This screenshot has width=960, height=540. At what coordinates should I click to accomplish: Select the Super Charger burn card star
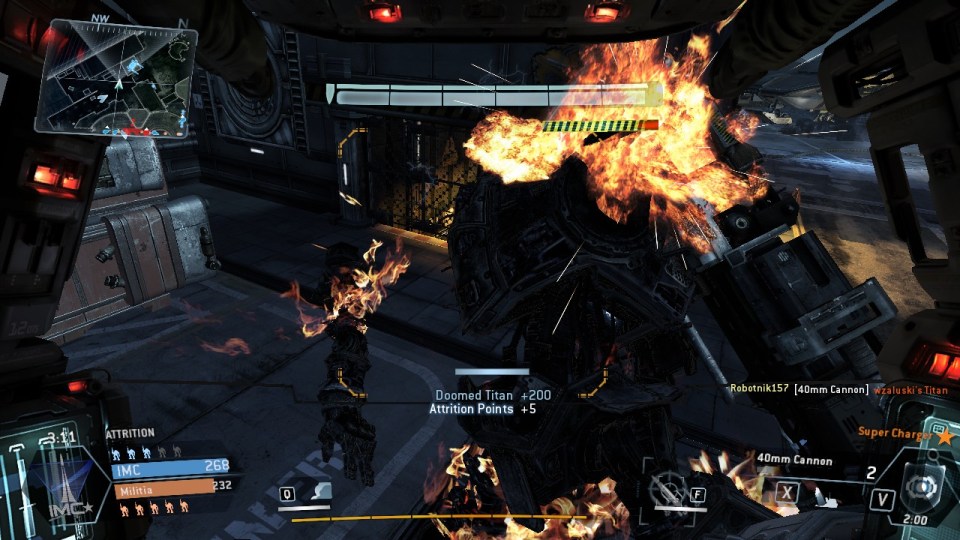click(x=944, y=435)
